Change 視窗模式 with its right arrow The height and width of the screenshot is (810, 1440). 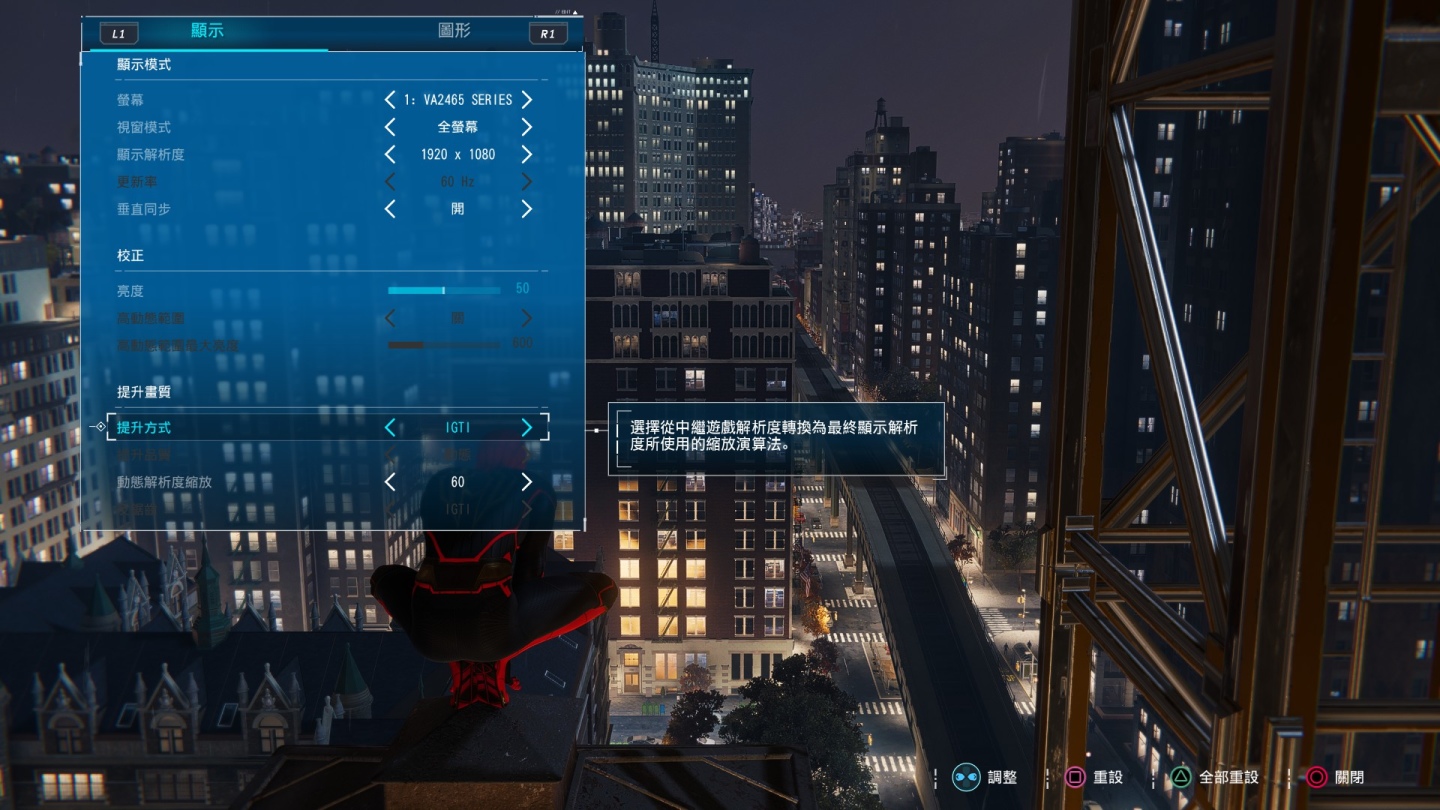[527, 127]
